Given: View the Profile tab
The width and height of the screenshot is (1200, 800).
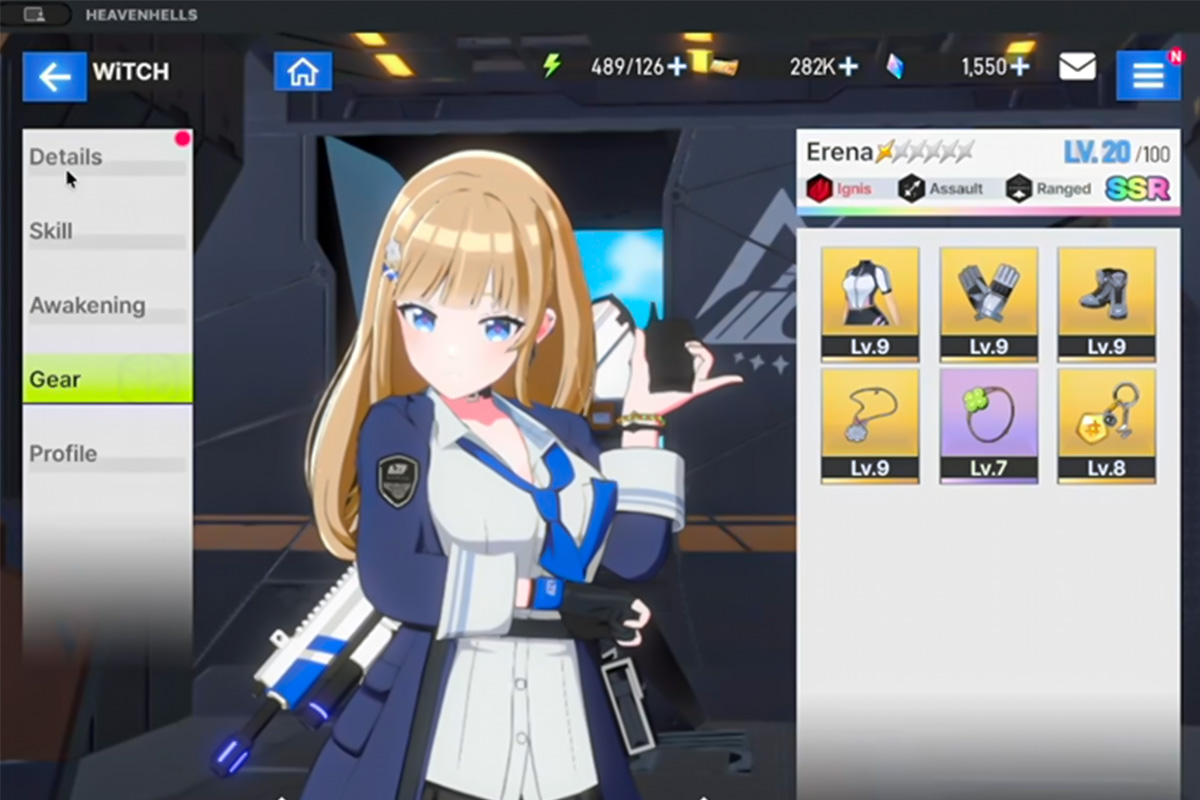Looking at the screenshot, I should (107, 453).
